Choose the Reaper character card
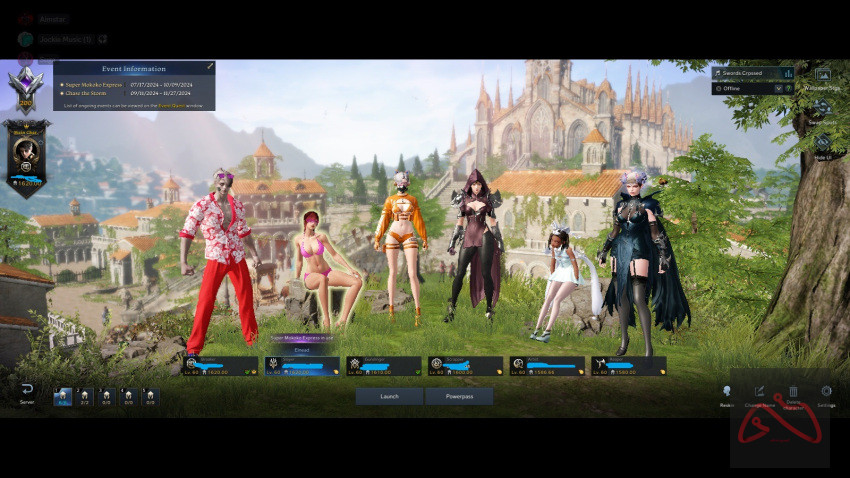 tap(628, 366)
